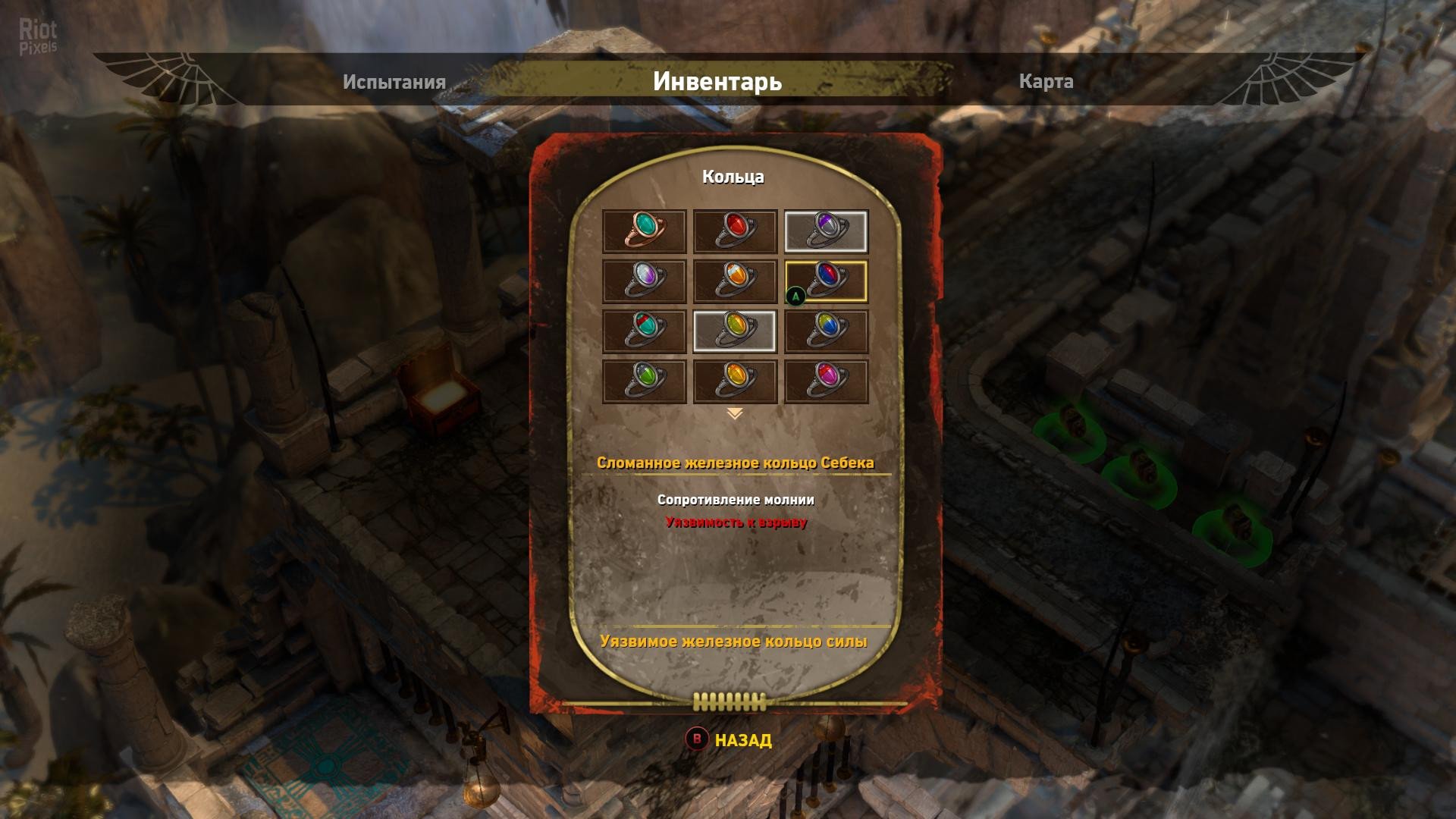Image resolution: width=1456 pixels, height=819 pixels.
Task: Switch to the Испытания tab
Action: 394,82
